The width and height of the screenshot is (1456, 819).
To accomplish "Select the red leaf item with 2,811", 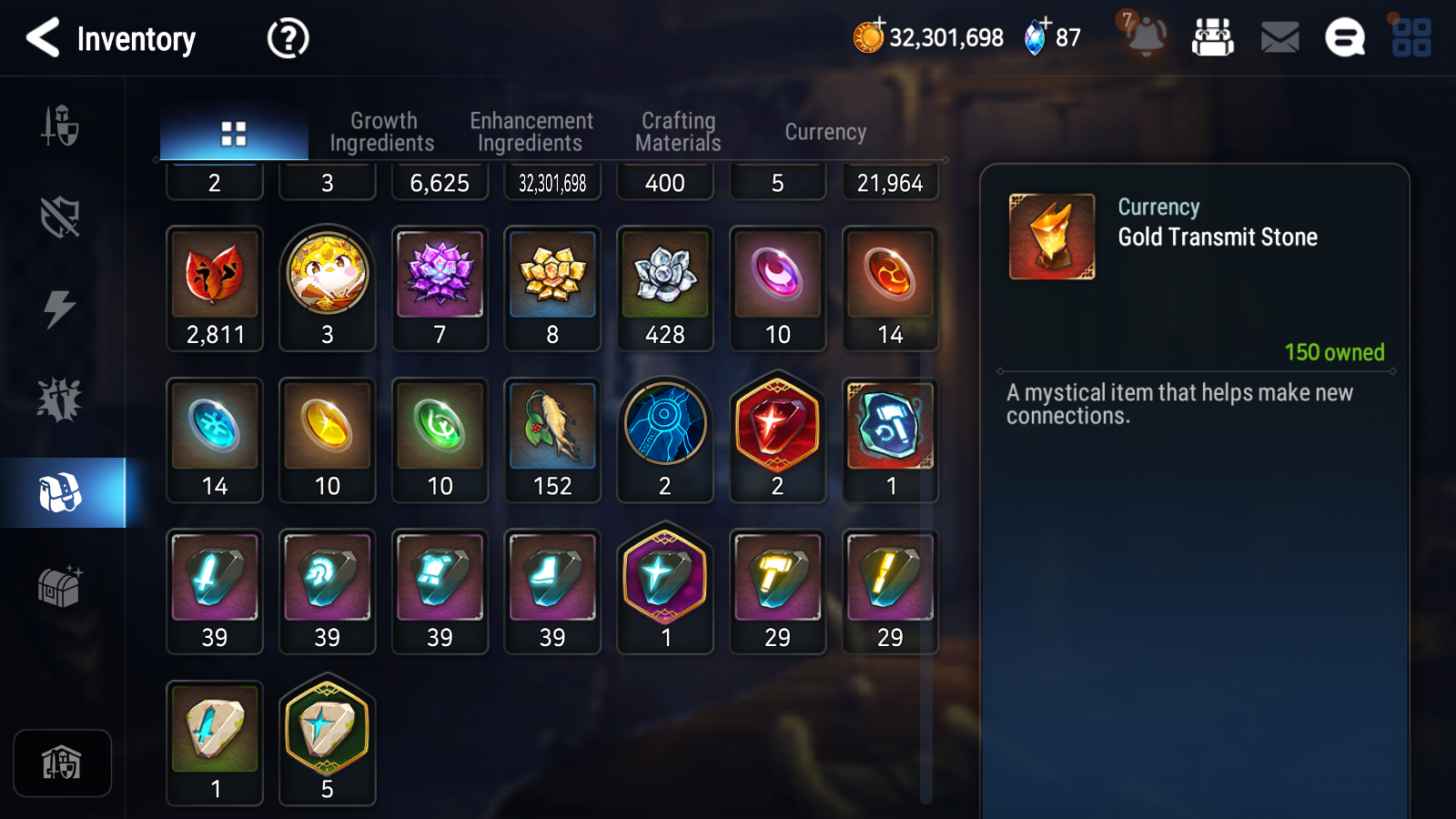I will [x=215, y=288].
